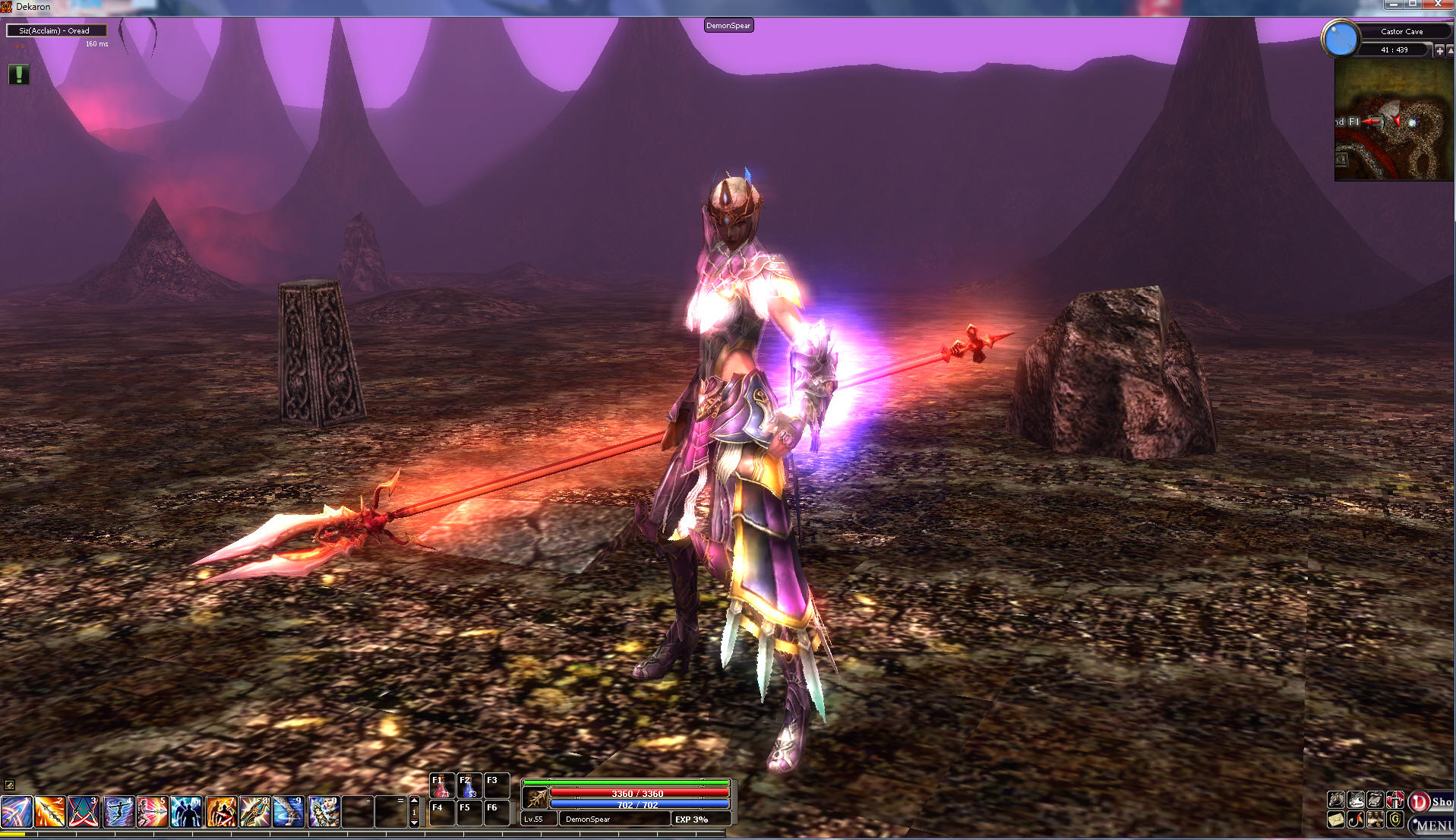Viewport: 1456px width, 840px height.
Task: Click the green exclamation quest alert
Action: (x=19, y=74)
